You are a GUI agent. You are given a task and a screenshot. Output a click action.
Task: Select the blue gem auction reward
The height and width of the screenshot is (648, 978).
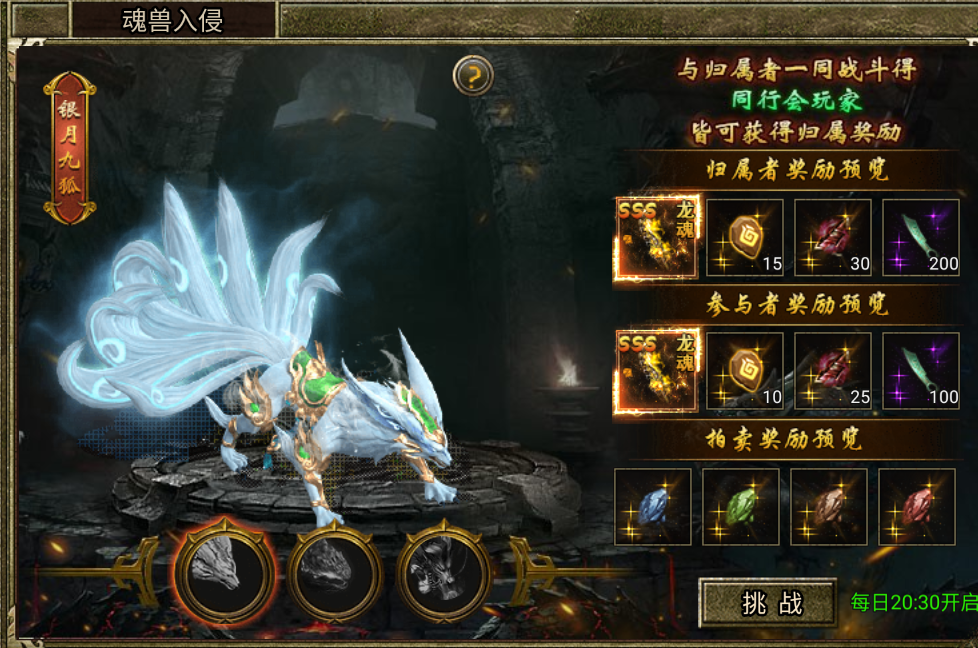653,506
